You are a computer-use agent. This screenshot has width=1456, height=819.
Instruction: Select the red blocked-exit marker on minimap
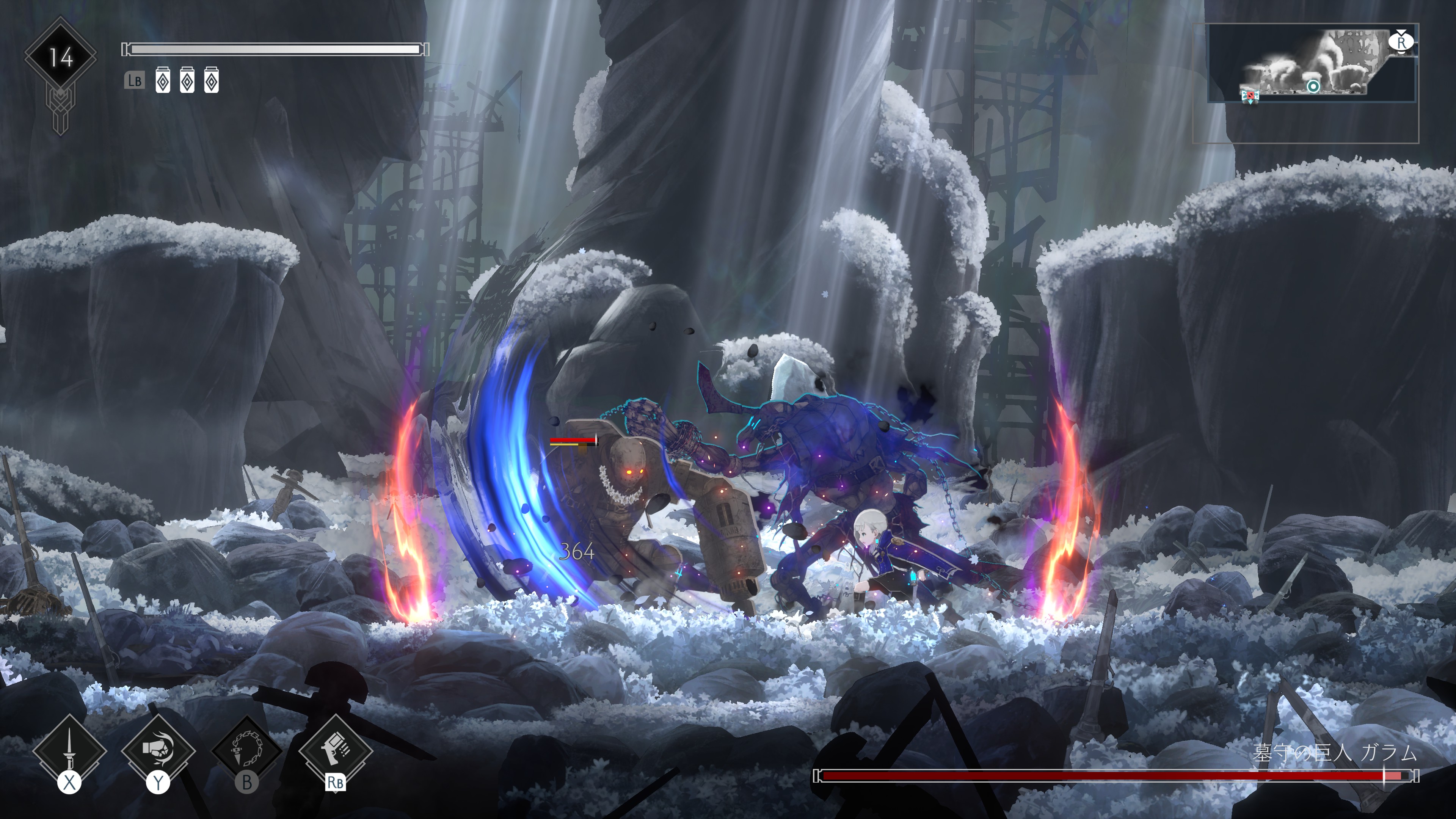(1250, 96)
